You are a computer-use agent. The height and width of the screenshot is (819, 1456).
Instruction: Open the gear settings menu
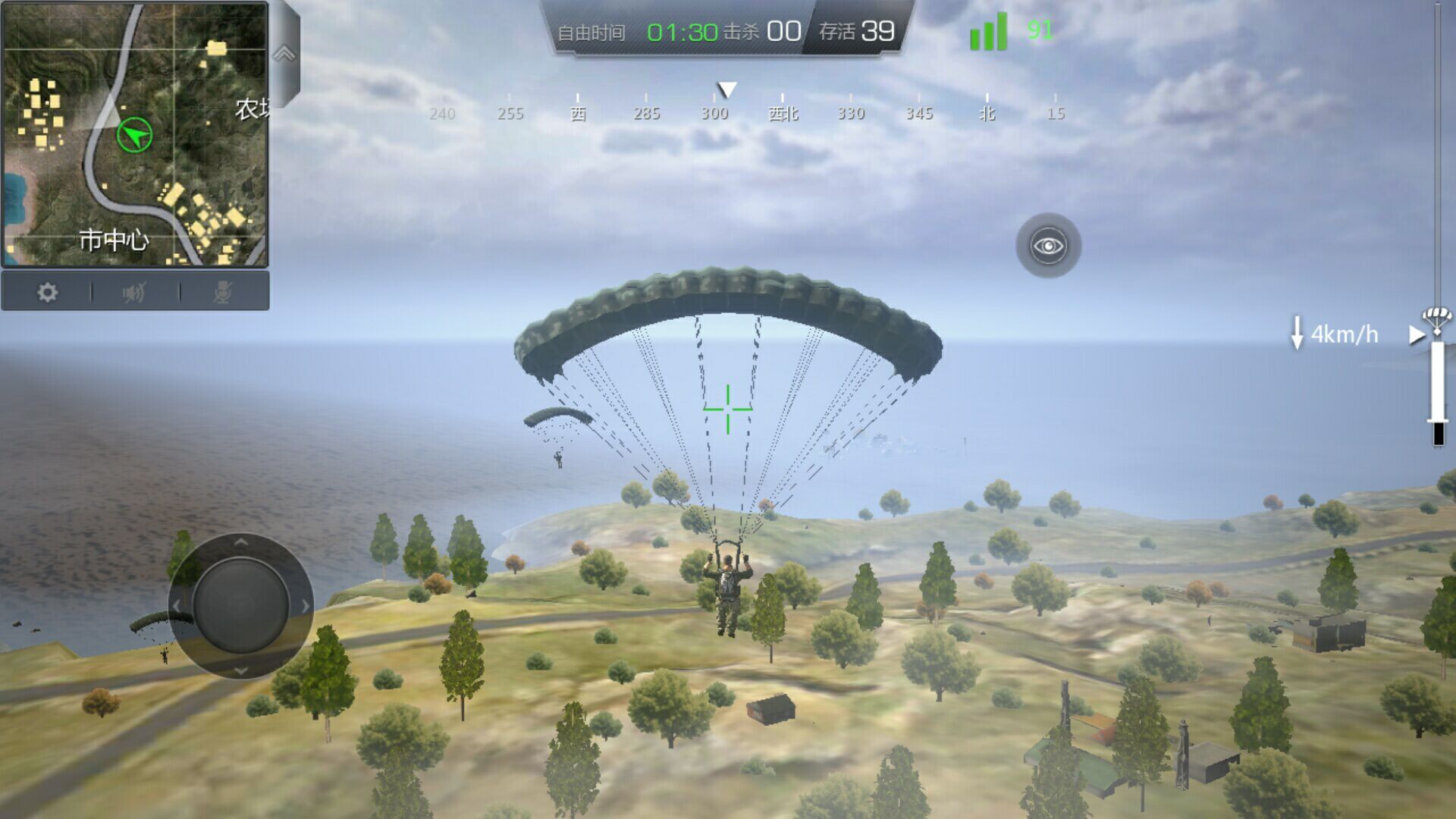(47, 292)
